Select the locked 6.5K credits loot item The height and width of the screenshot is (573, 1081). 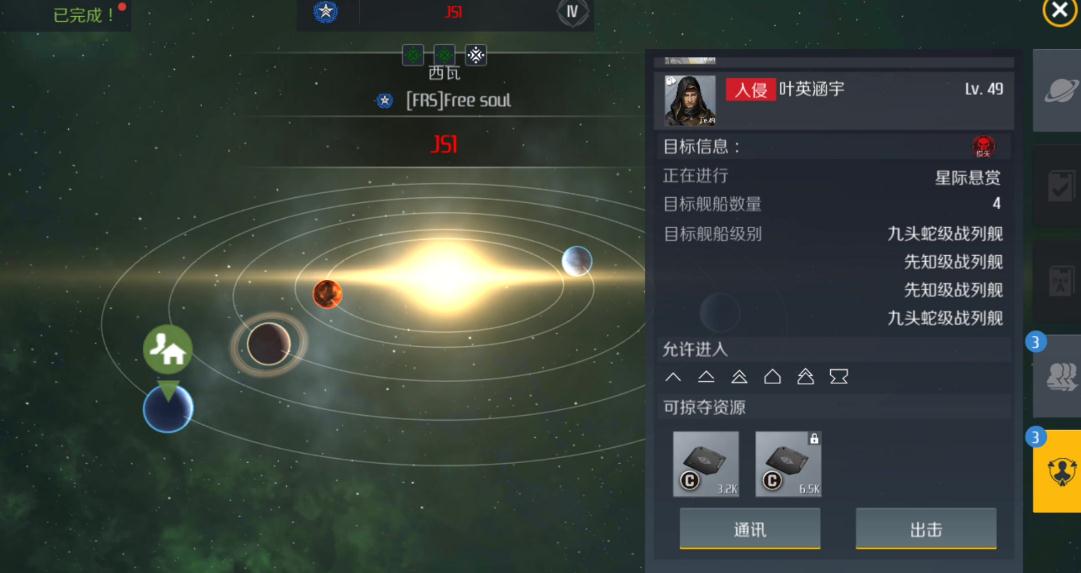click(x=788, y=464)
